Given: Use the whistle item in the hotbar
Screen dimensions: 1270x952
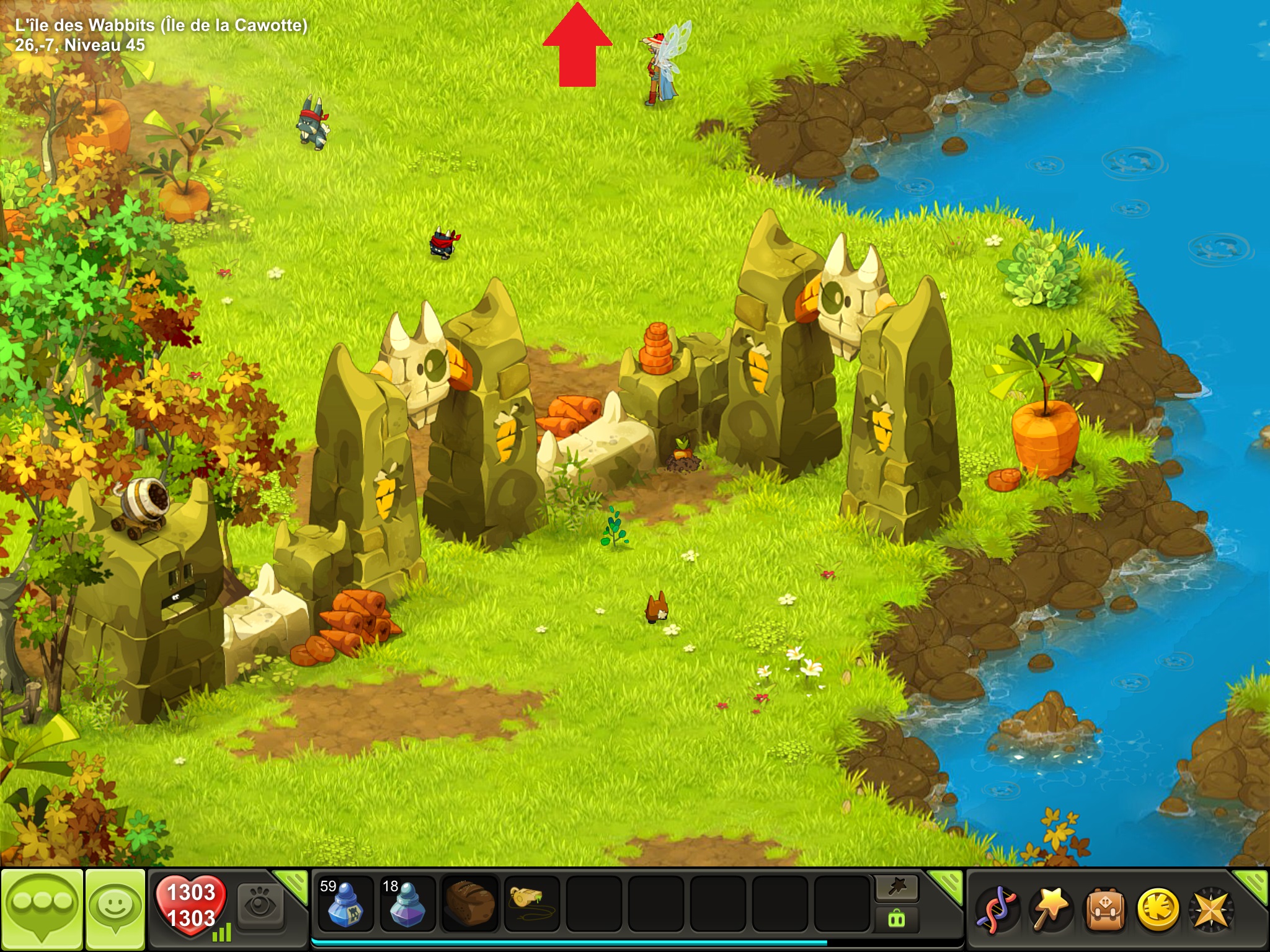Looking at the screenshot, I should click(531, 902).
